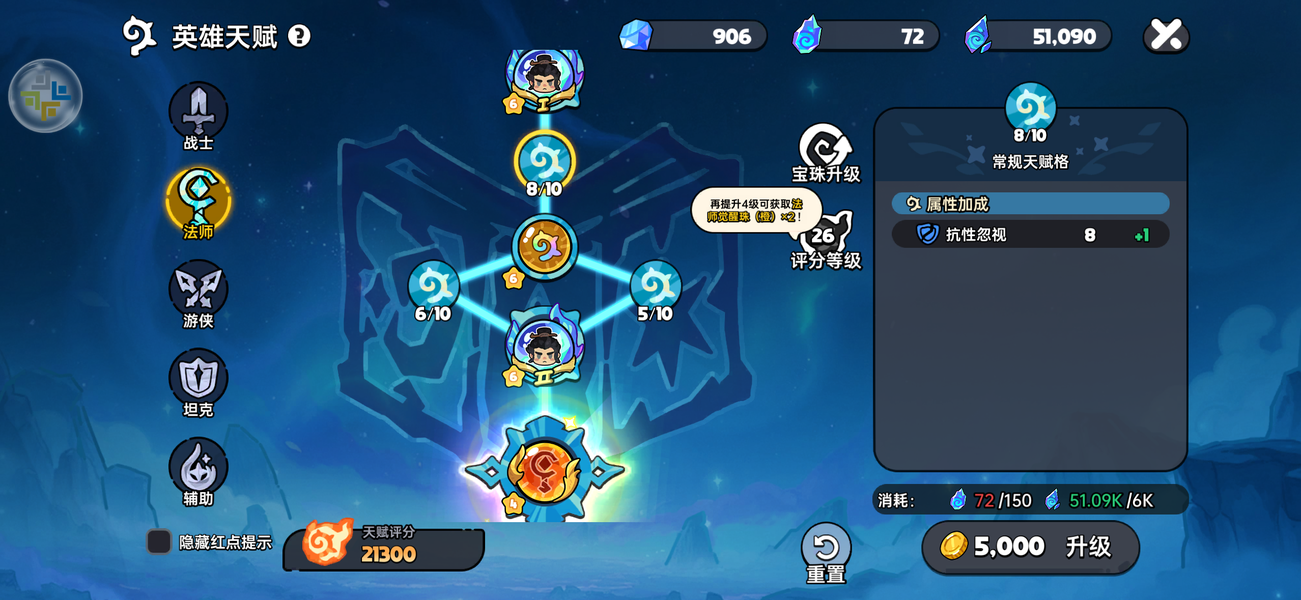Open the 坦克 tank tab

198,378
